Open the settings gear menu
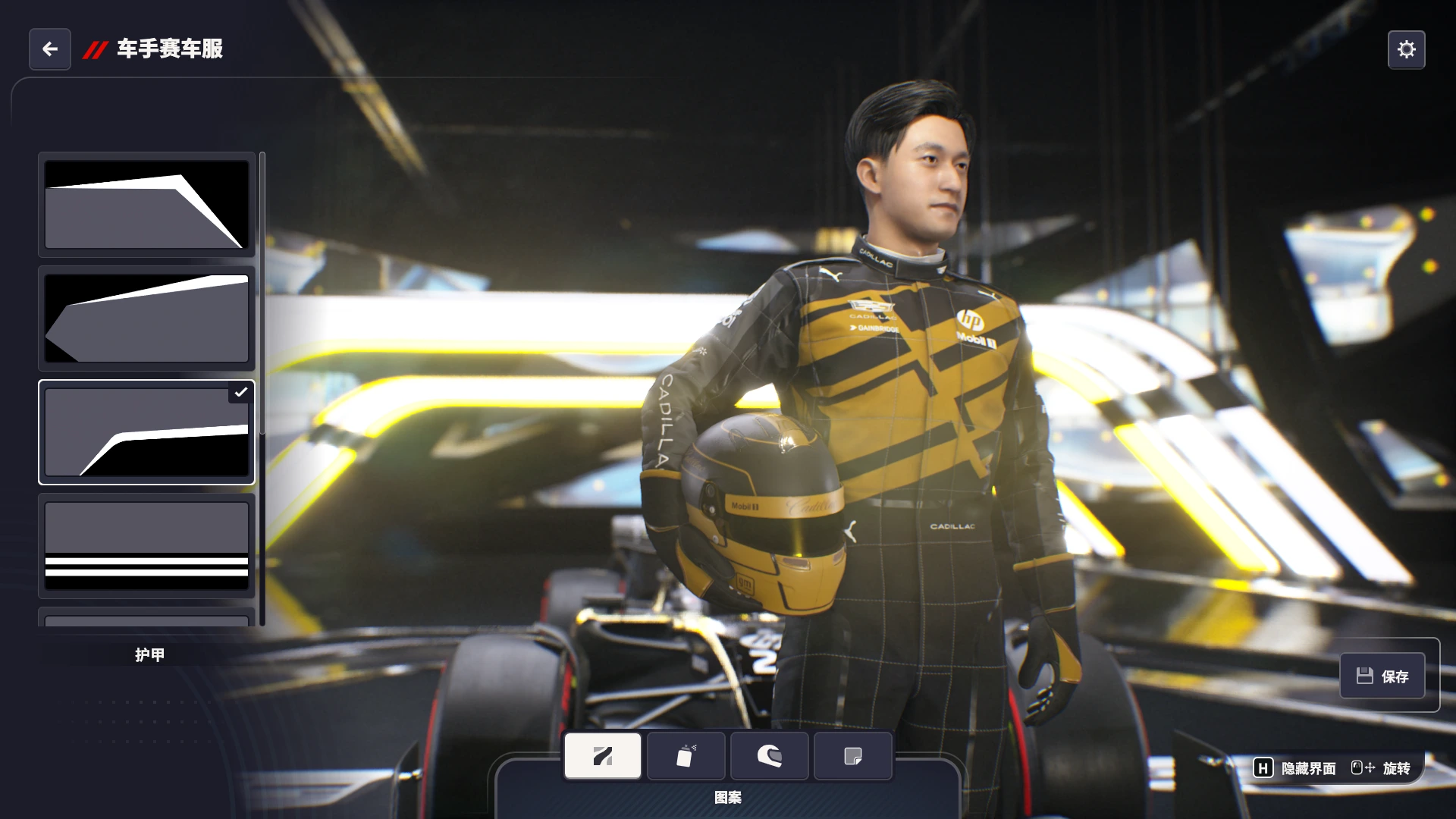 click(x=1407, y=49)
